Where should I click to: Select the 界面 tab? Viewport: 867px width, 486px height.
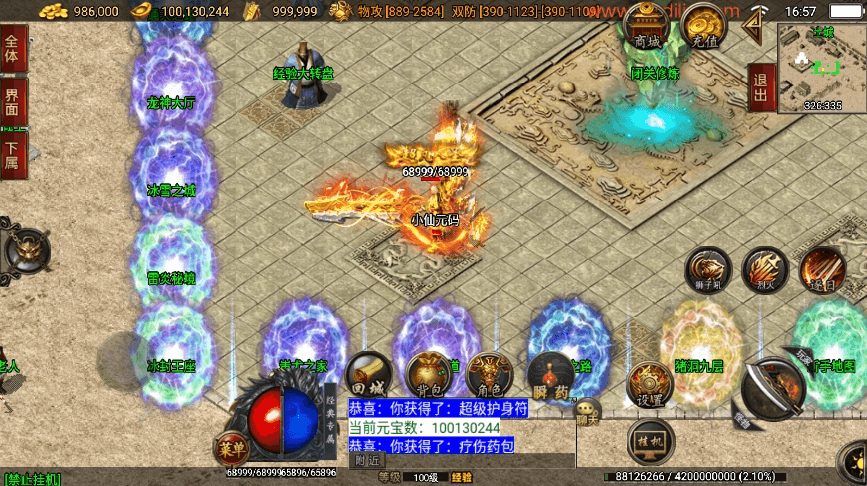click(x=13, y=100)
